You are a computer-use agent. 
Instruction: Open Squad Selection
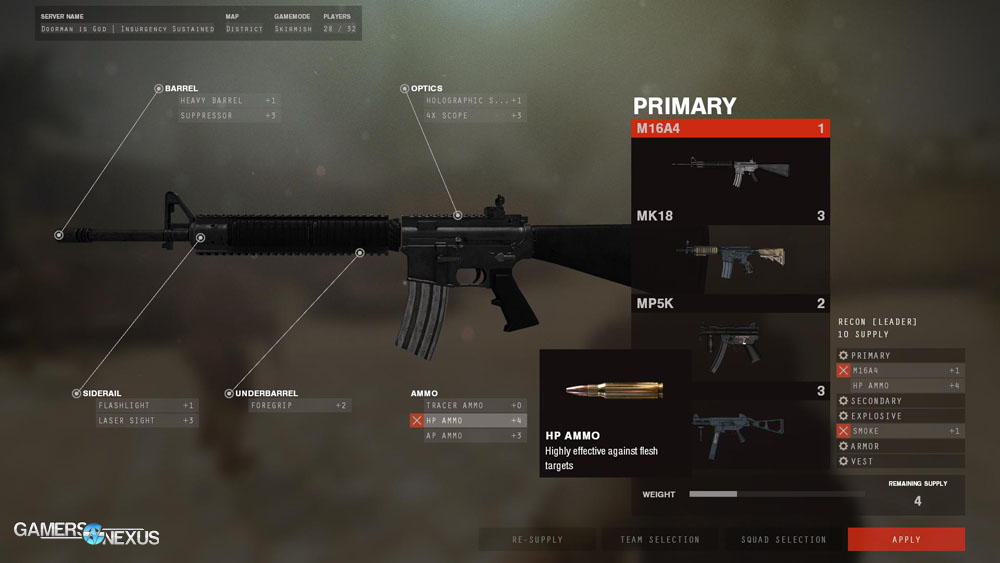pyautogui.click(x=784, y=540)
